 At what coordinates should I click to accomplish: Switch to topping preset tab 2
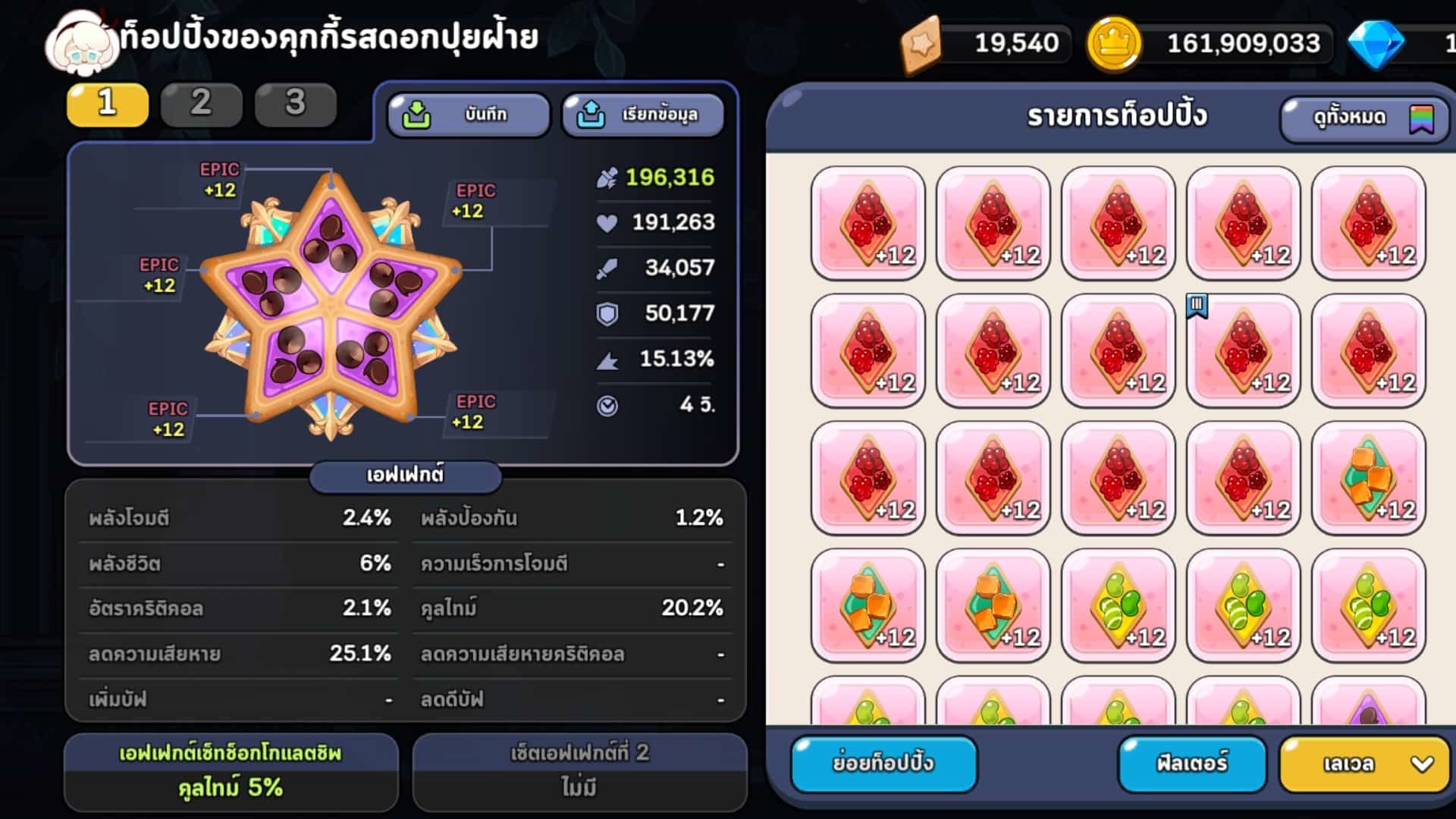[201, 104]
